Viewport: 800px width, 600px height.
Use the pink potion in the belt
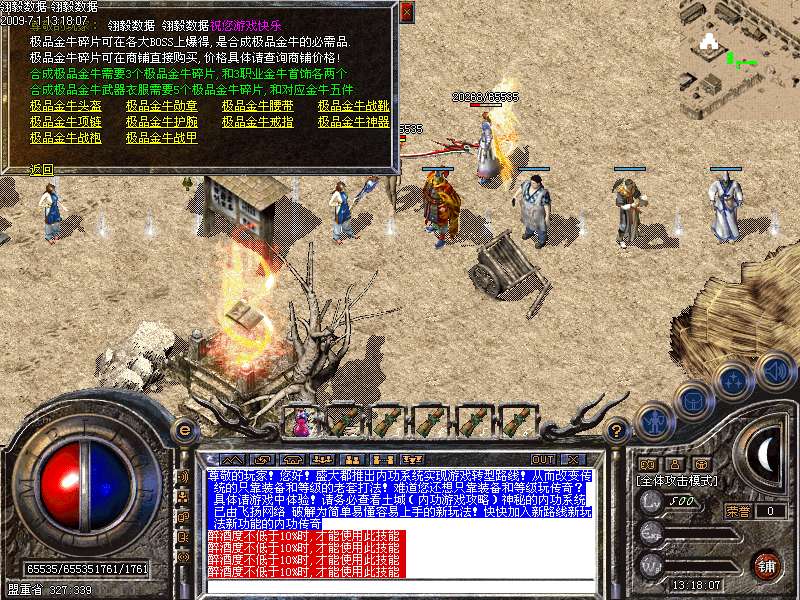(301, 423)
